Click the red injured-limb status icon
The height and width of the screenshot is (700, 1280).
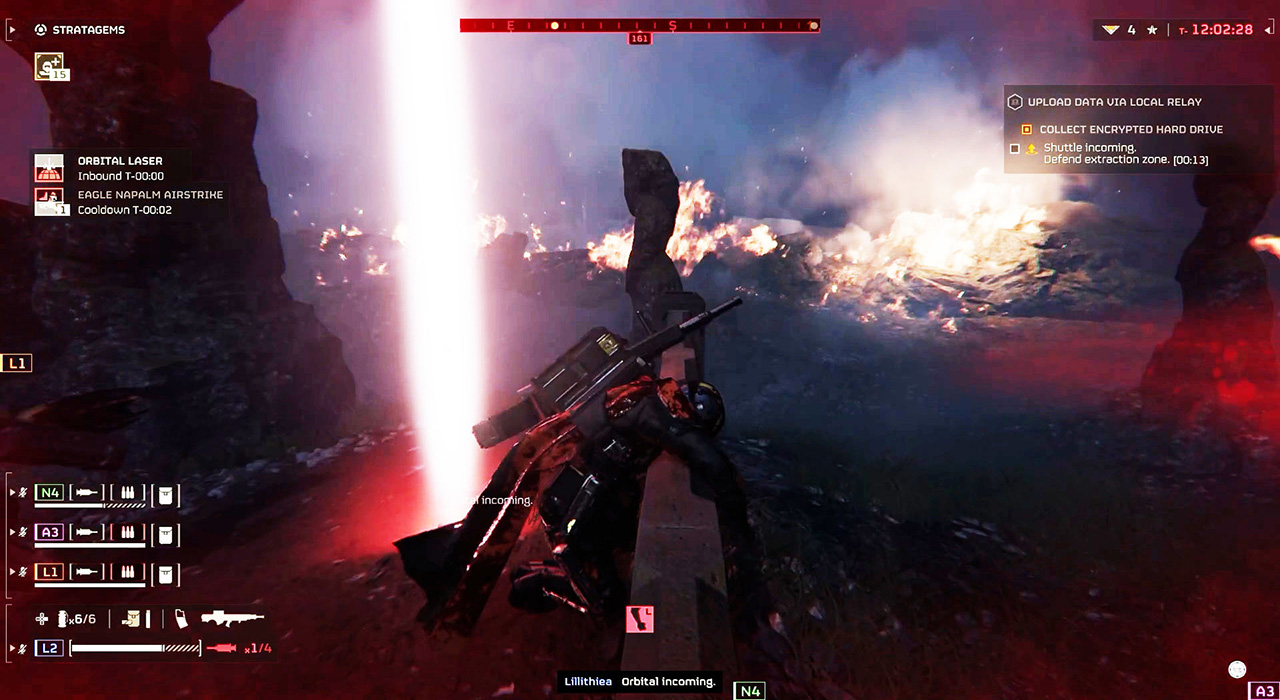coord(639,619)
